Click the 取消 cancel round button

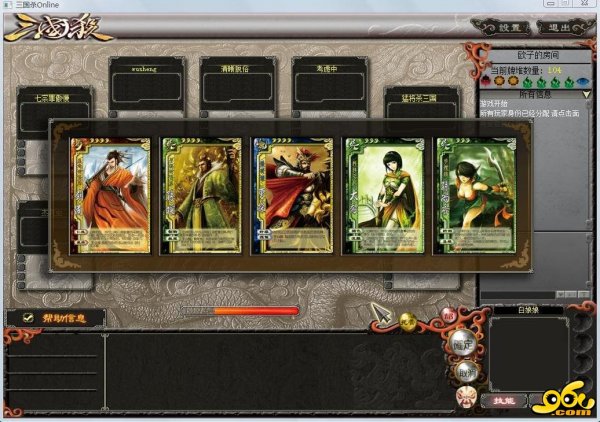point(467,374)
